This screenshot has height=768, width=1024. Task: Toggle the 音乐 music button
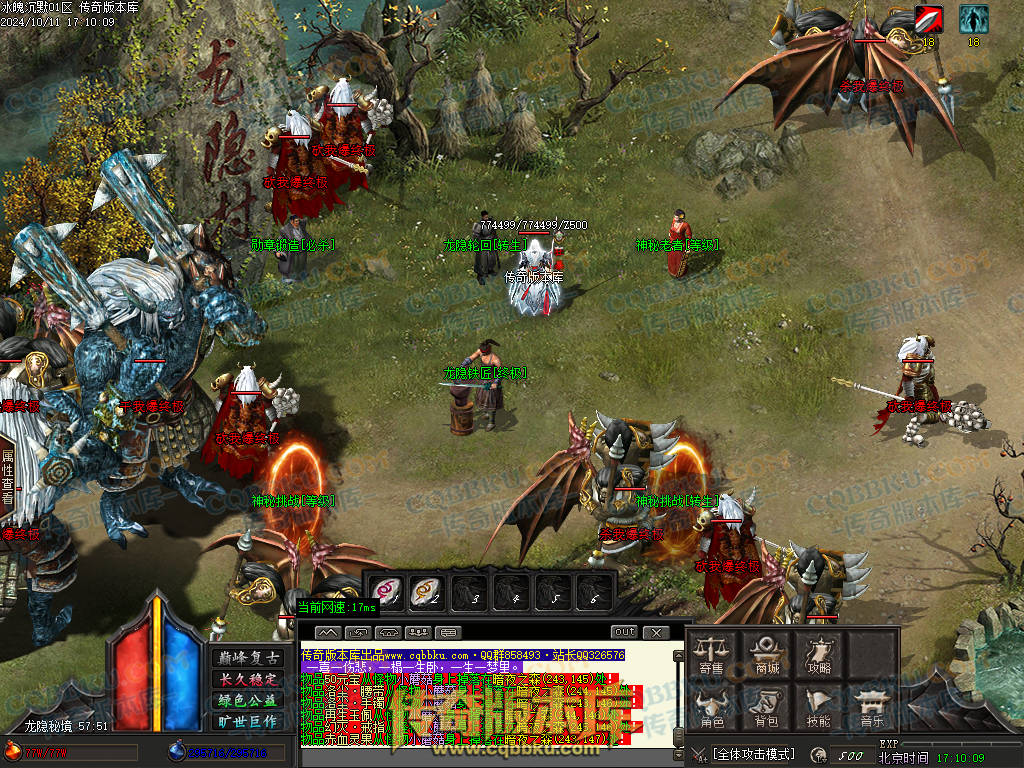point(872,706)
